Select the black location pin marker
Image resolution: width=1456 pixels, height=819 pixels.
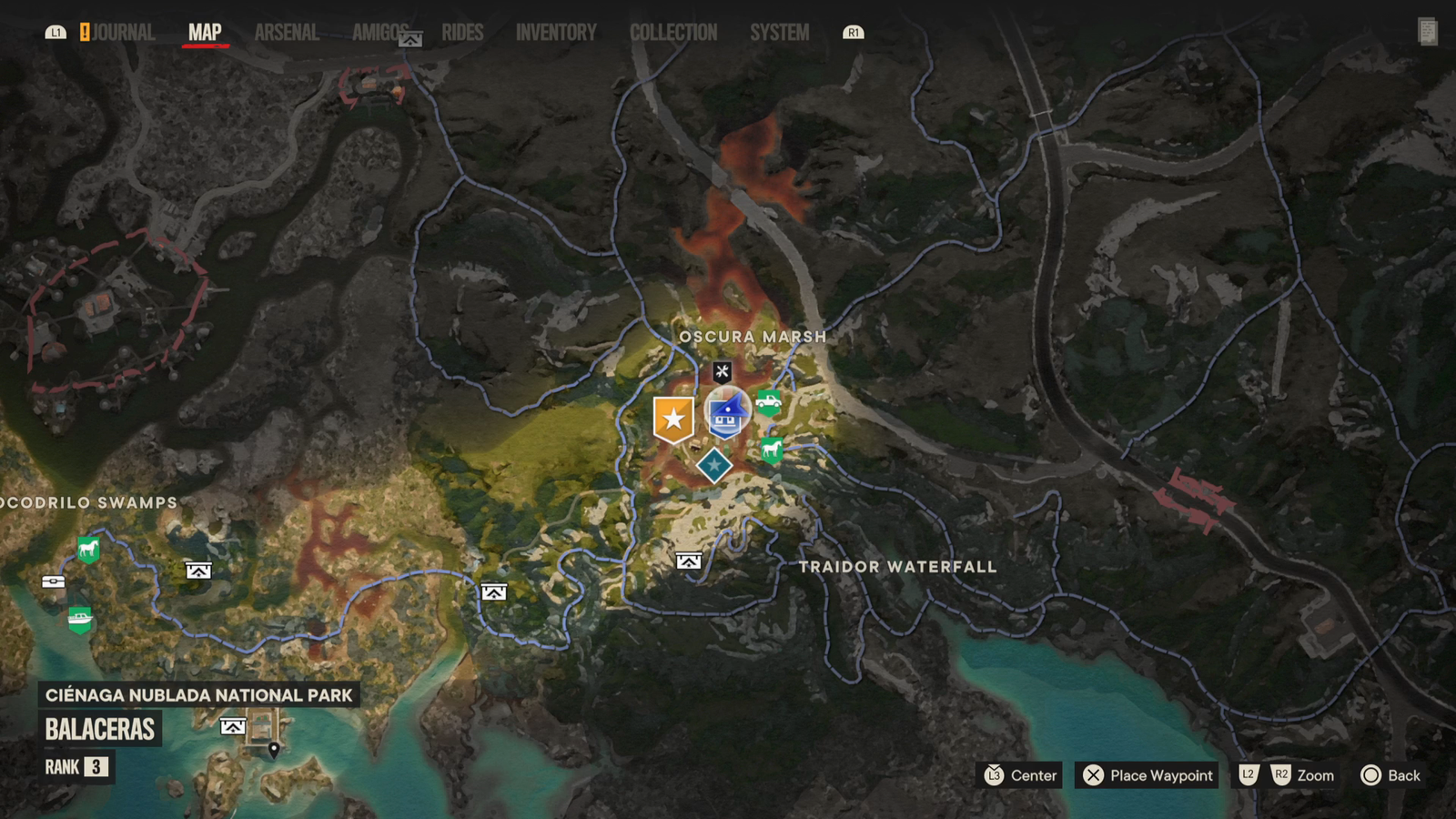[273, 750]
